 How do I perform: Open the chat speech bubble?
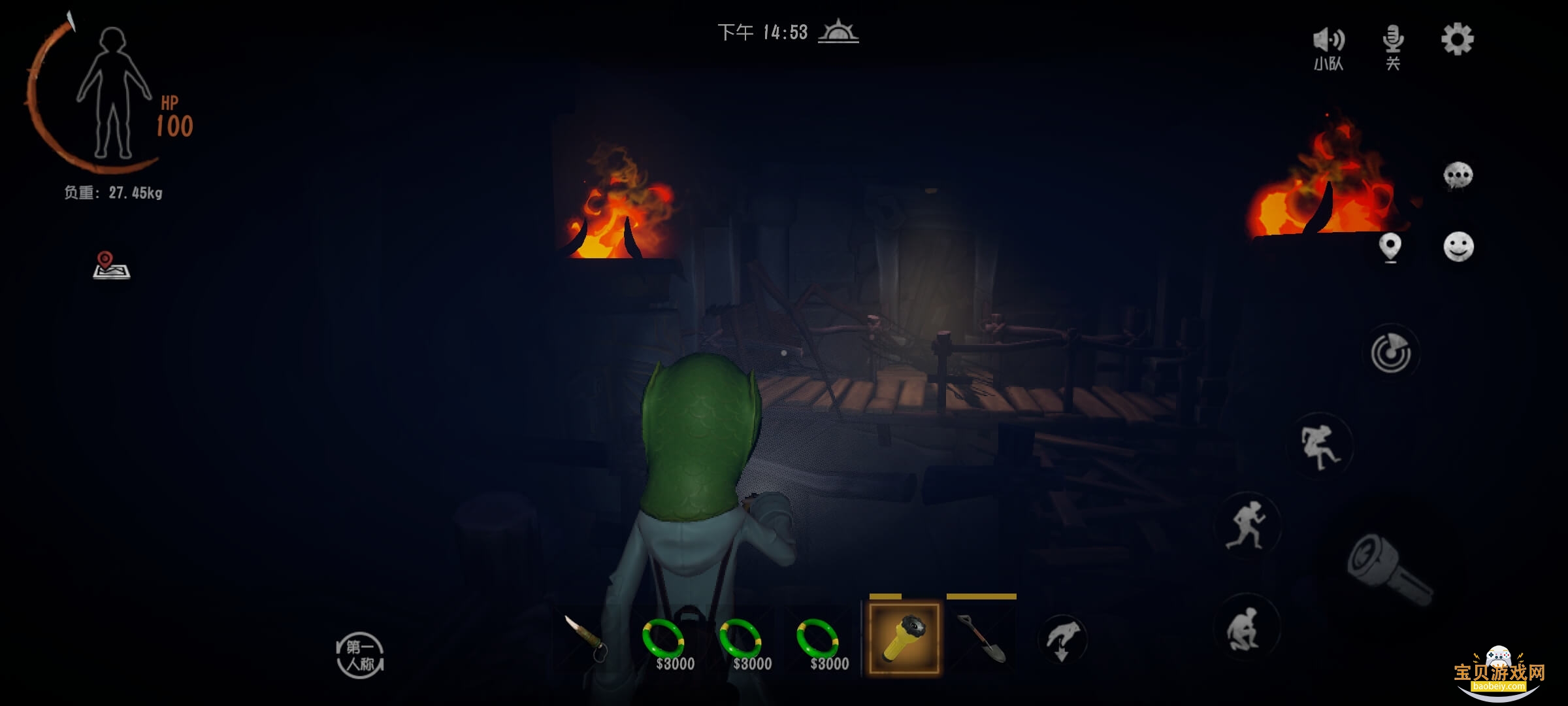[1458, 175]
